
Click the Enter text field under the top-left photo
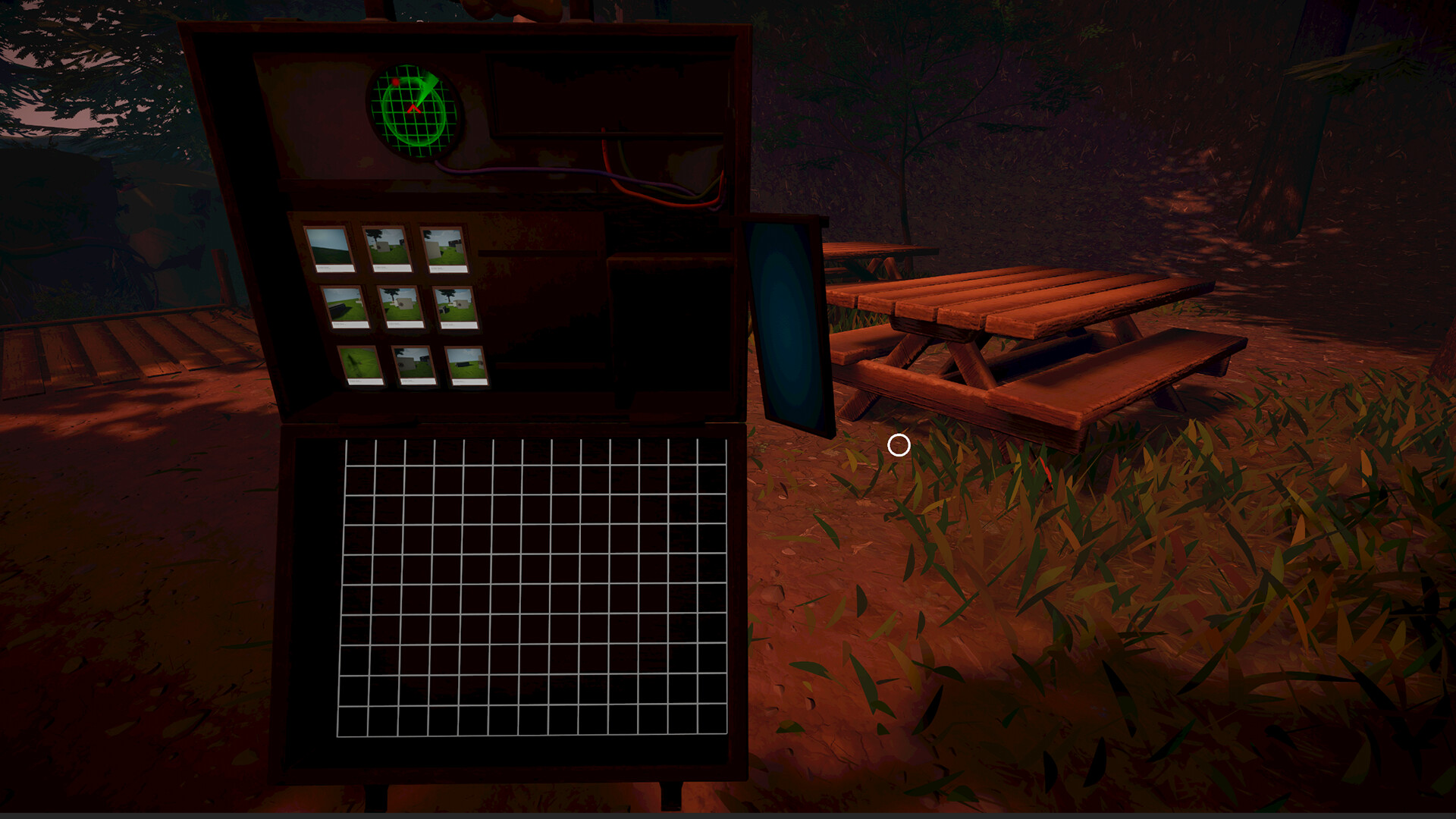click(x=334, y=268)
